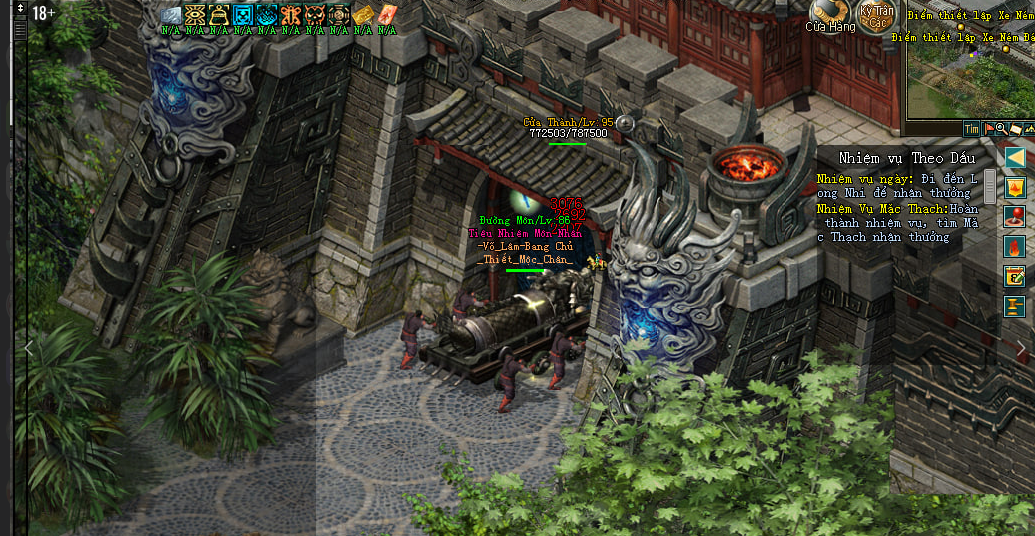Click the orange butterfly buff icon
The height and width of the screenshot is (536, 1035).
click(x=291, y=15)
